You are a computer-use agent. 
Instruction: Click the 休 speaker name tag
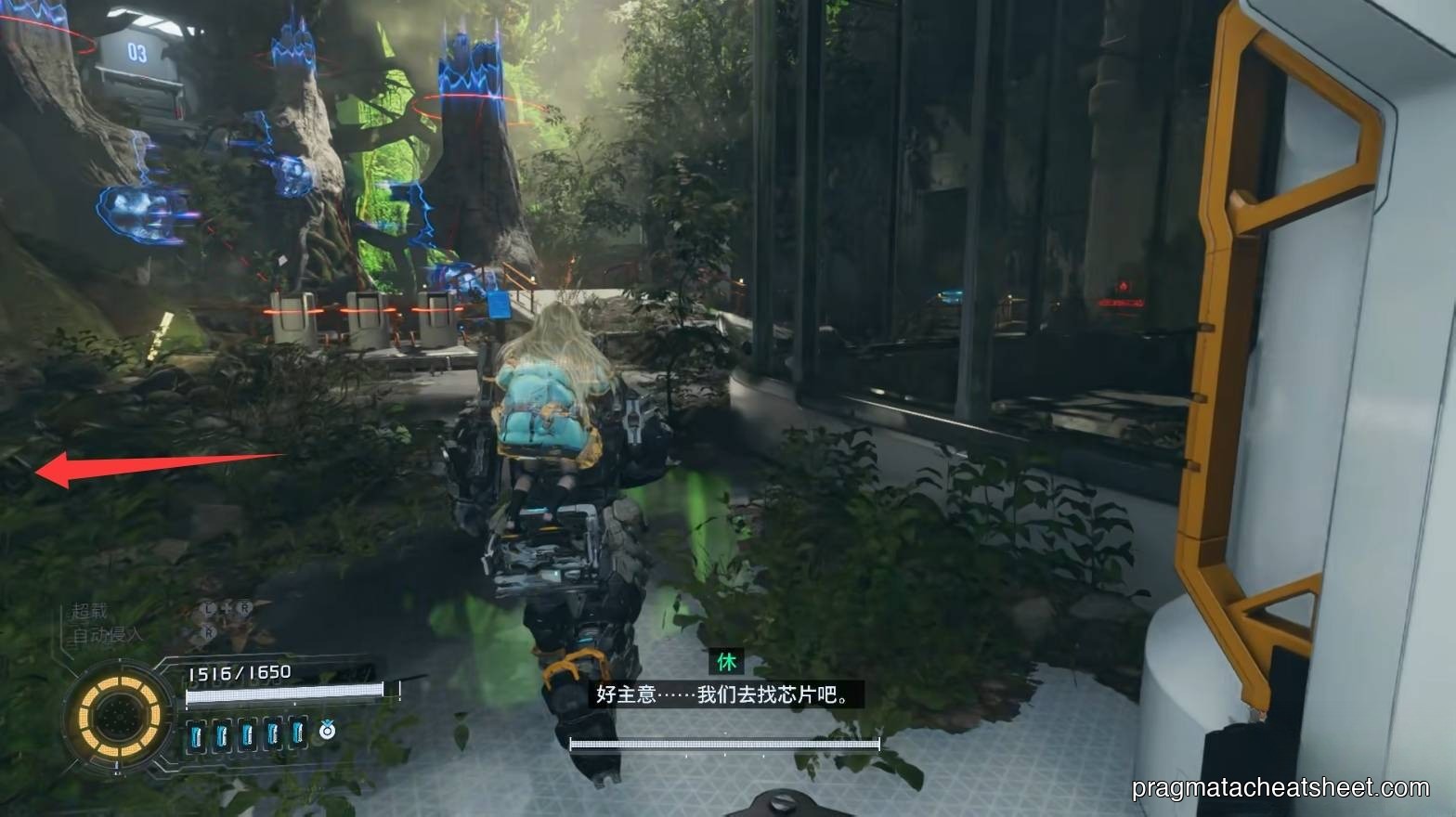pyautogui.click(x=727, y=663)
